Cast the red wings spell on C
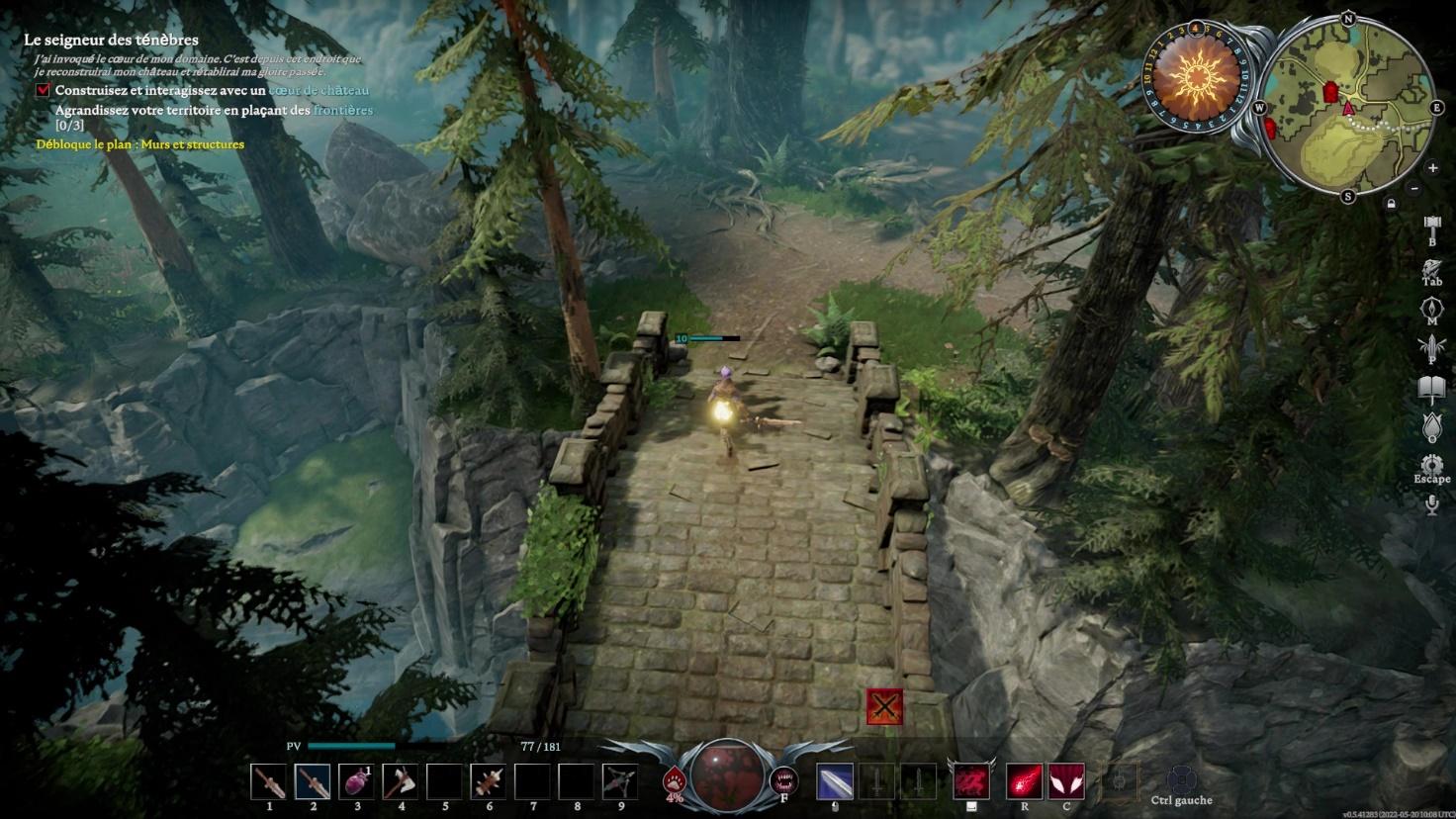The width and height of the screenshot is (1456, 819). point(1066,781)
